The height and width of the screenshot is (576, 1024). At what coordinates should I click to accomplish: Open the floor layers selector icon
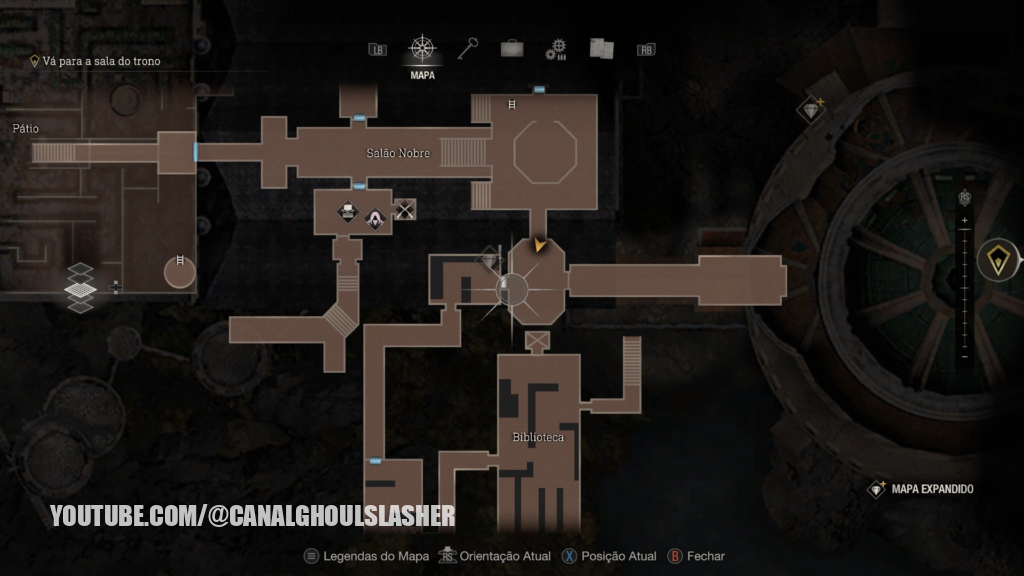81,287
